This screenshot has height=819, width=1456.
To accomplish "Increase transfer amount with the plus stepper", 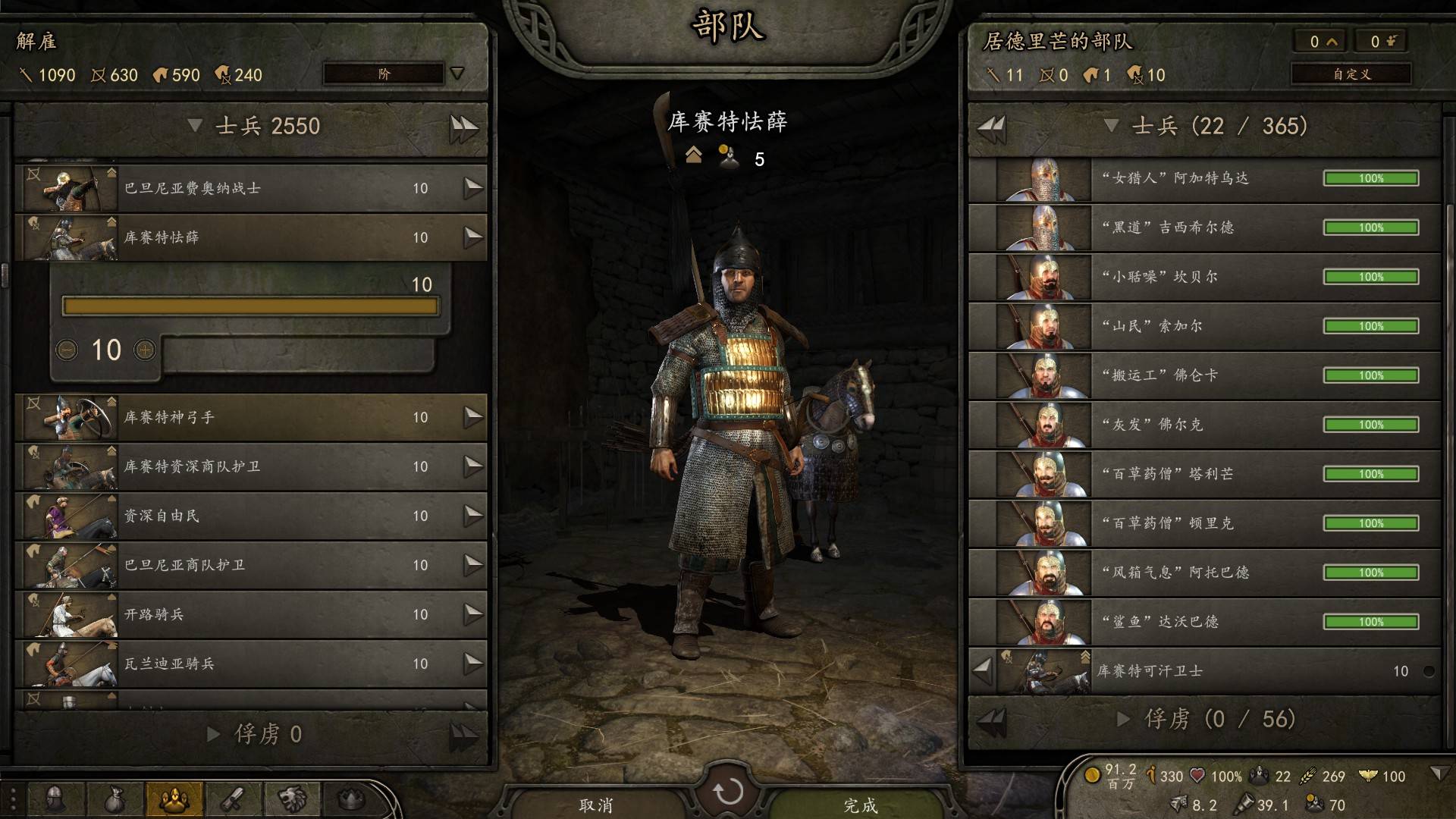I will point(145,350).
